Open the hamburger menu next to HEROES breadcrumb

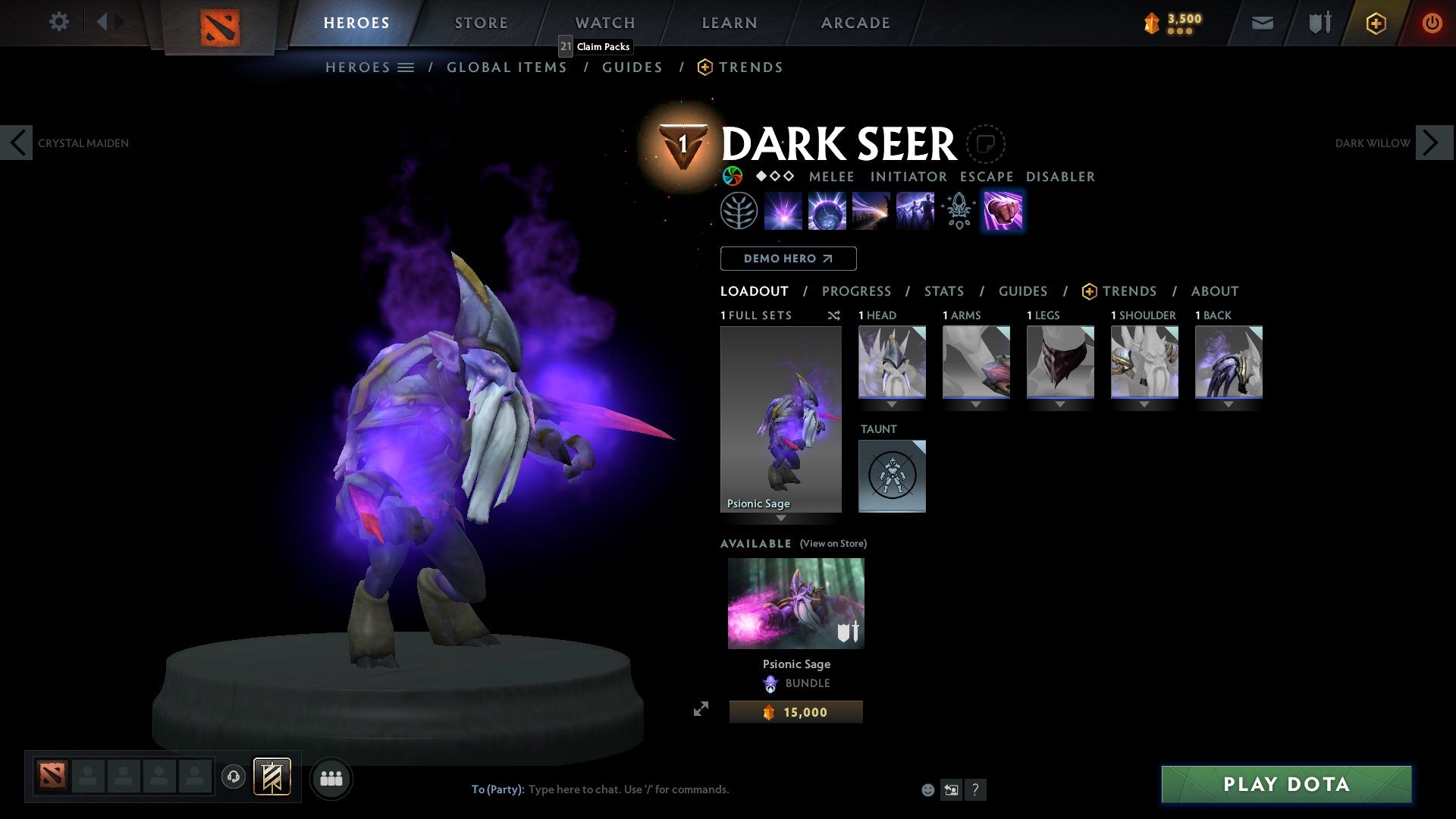407,67
